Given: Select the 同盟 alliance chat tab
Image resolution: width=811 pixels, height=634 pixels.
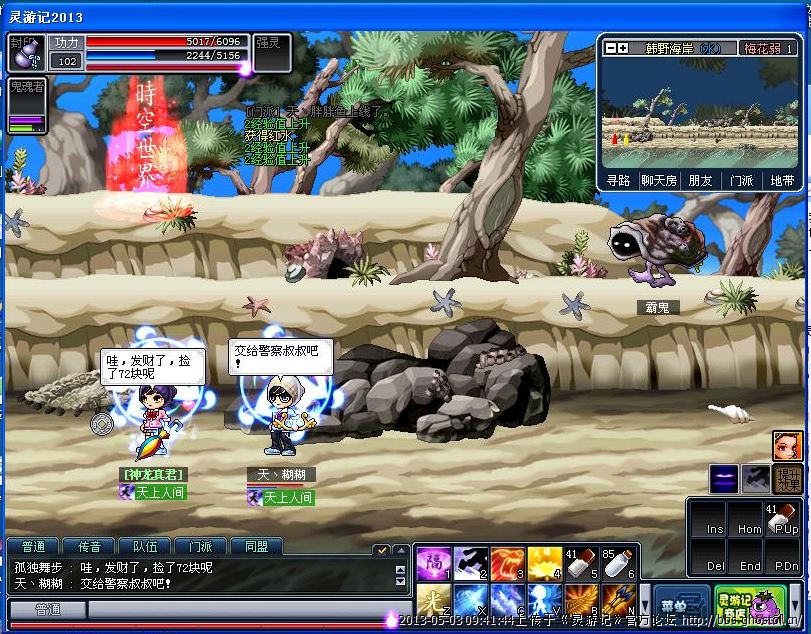Looking at the screenshot, I should coord(256,547).
